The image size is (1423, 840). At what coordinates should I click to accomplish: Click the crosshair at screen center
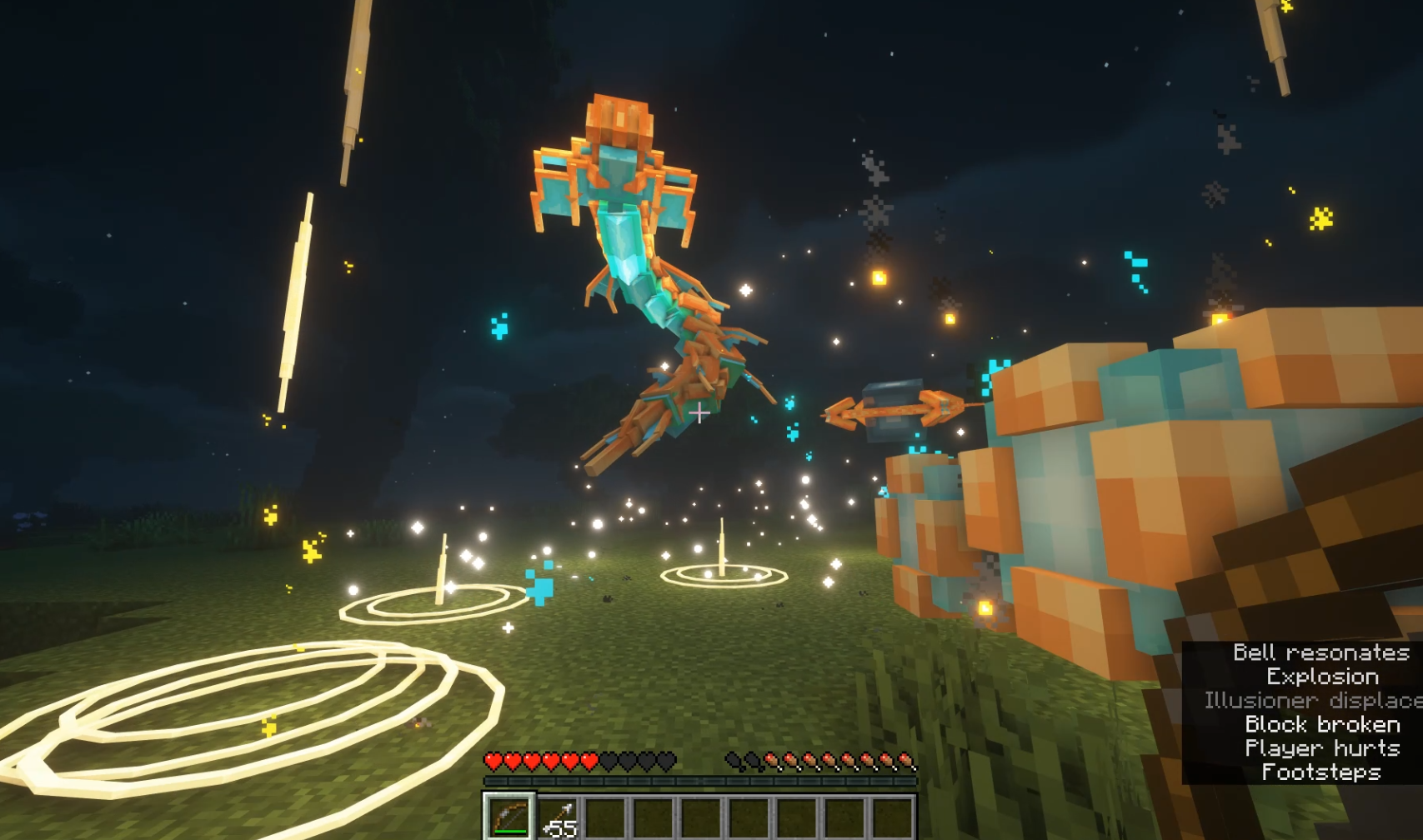pyautogui.click(x=700, y=411)
